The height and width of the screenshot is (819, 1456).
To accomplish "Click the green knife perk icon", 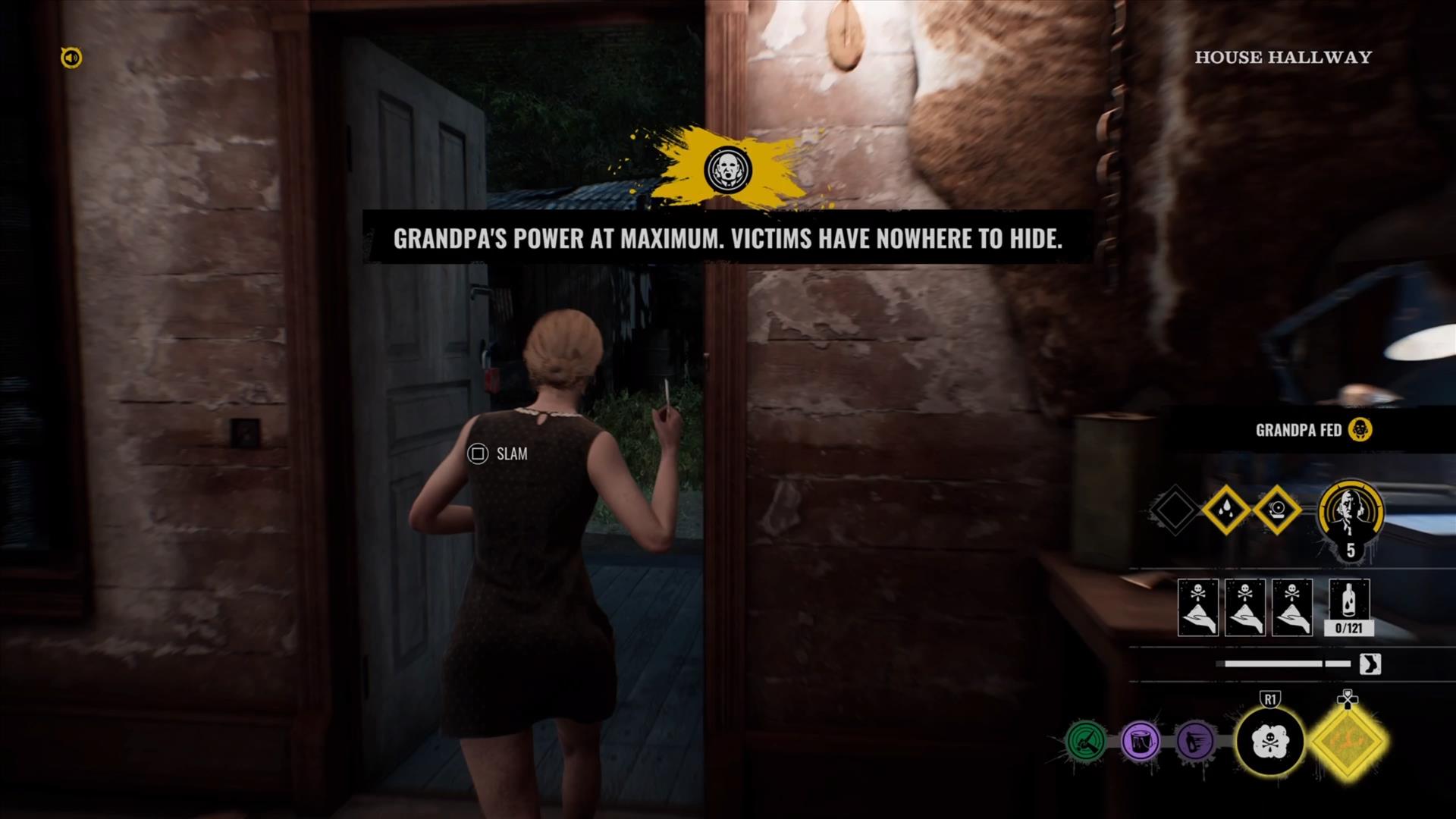I will tap(1086, 740).
